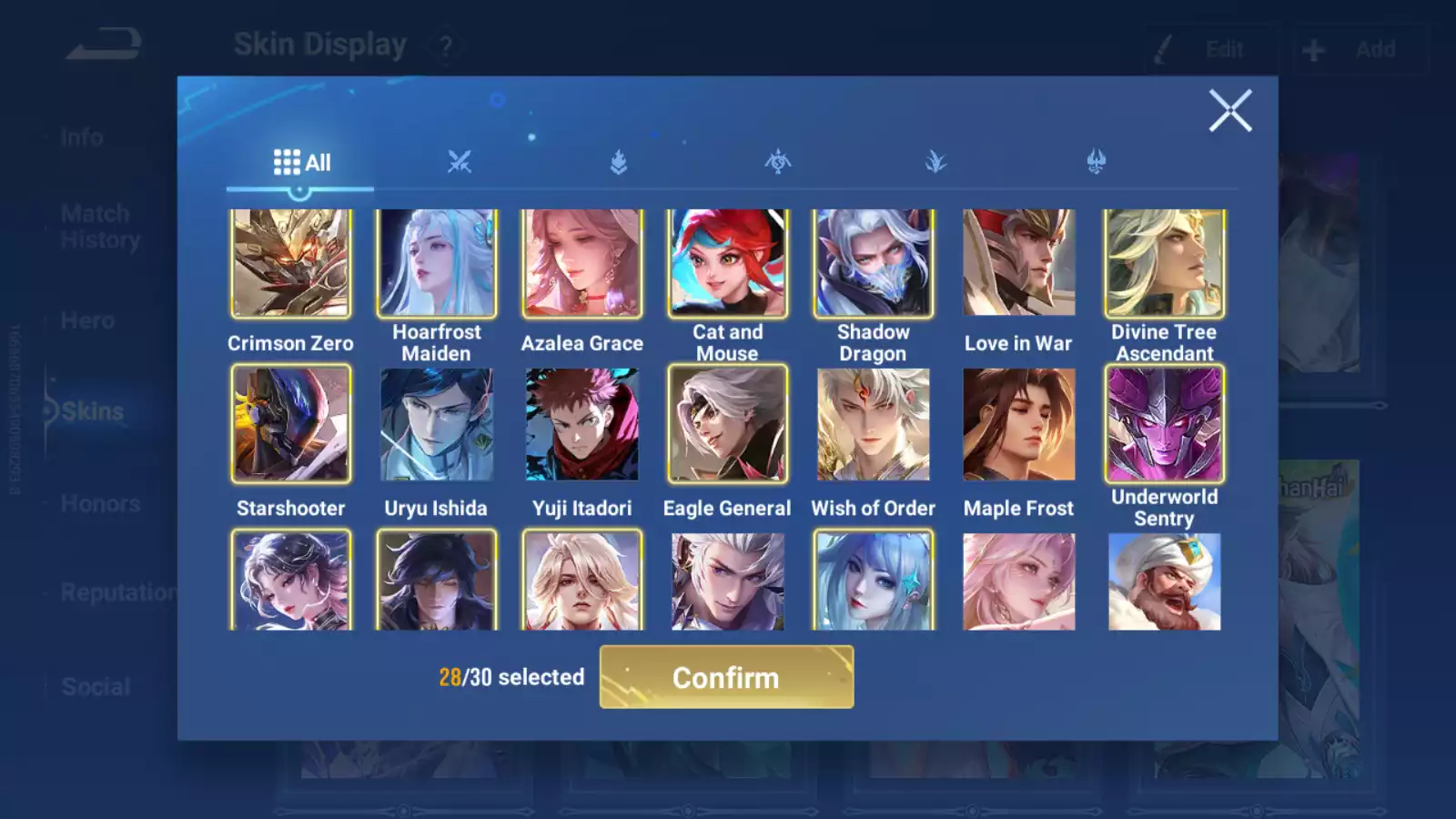Toggle the Eagle General skin
Image resolution: width=1456 pixels, height=819 pixels.
[728, 424]
